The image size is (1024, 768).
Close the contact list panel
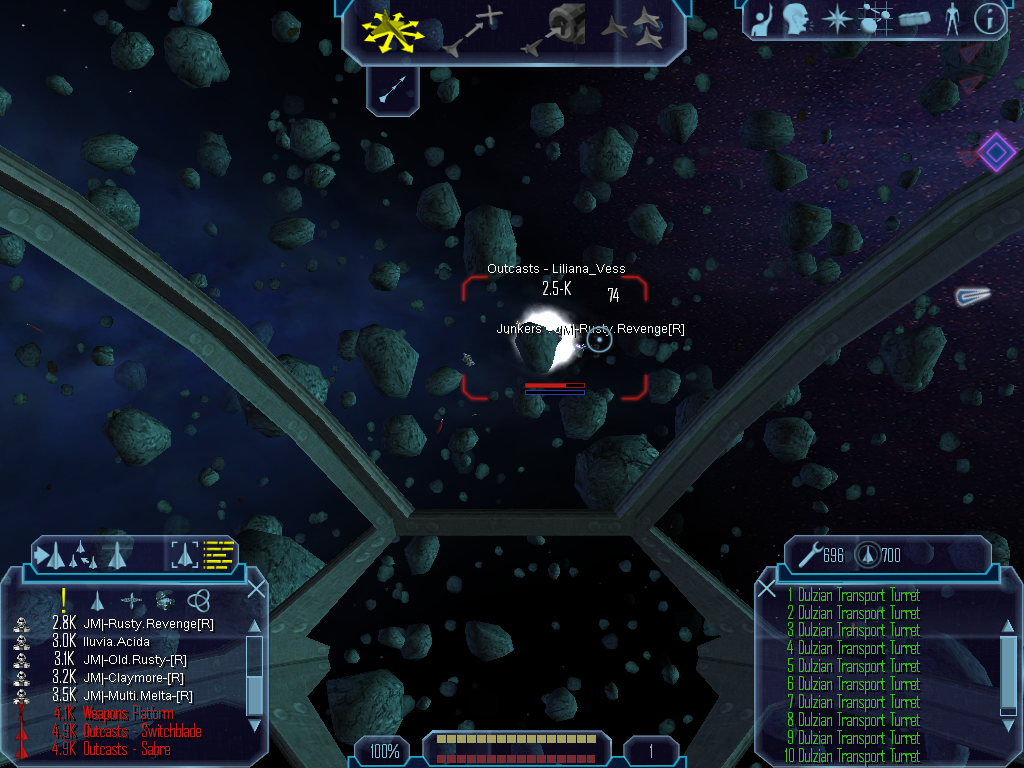tap(256, 589)
